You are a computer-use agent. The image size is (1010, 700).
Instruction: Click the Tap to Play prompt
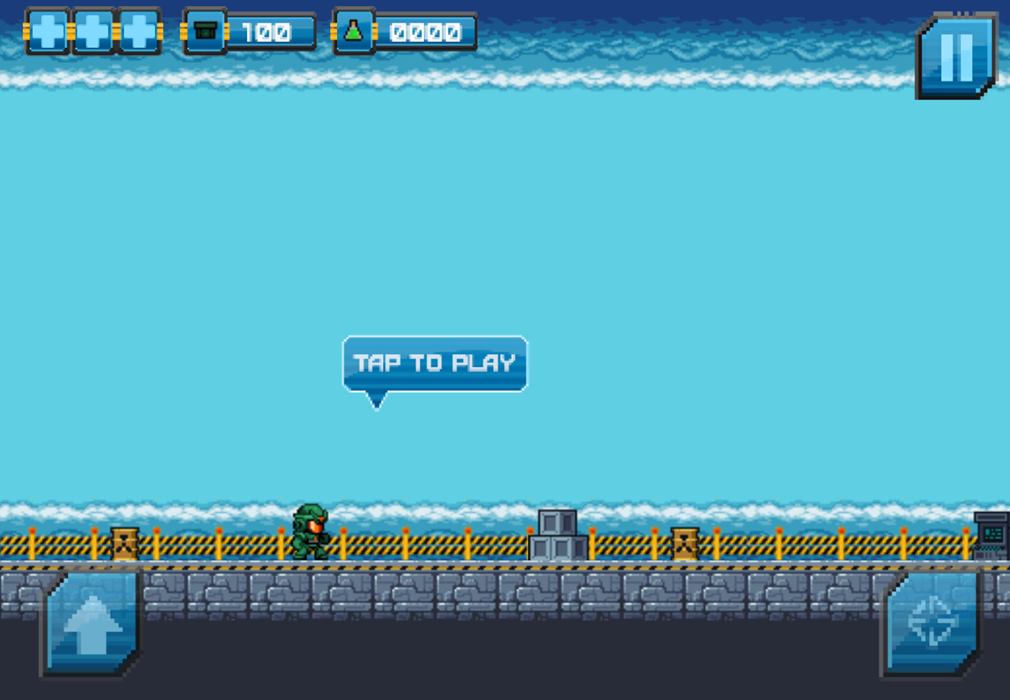[435, 363]
